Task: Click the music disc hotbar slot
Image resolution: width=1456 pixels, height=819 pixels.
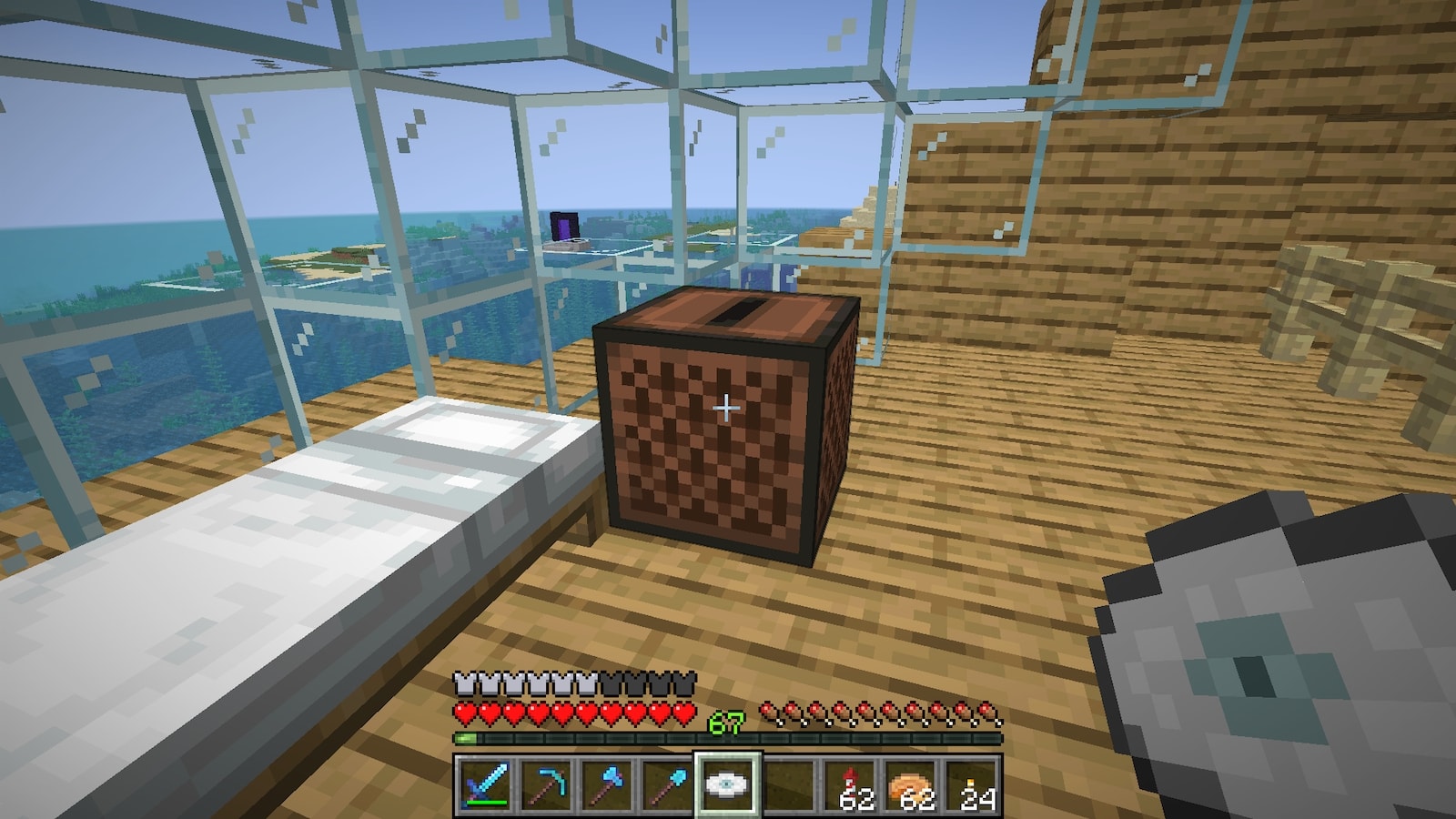Action: 728,784
